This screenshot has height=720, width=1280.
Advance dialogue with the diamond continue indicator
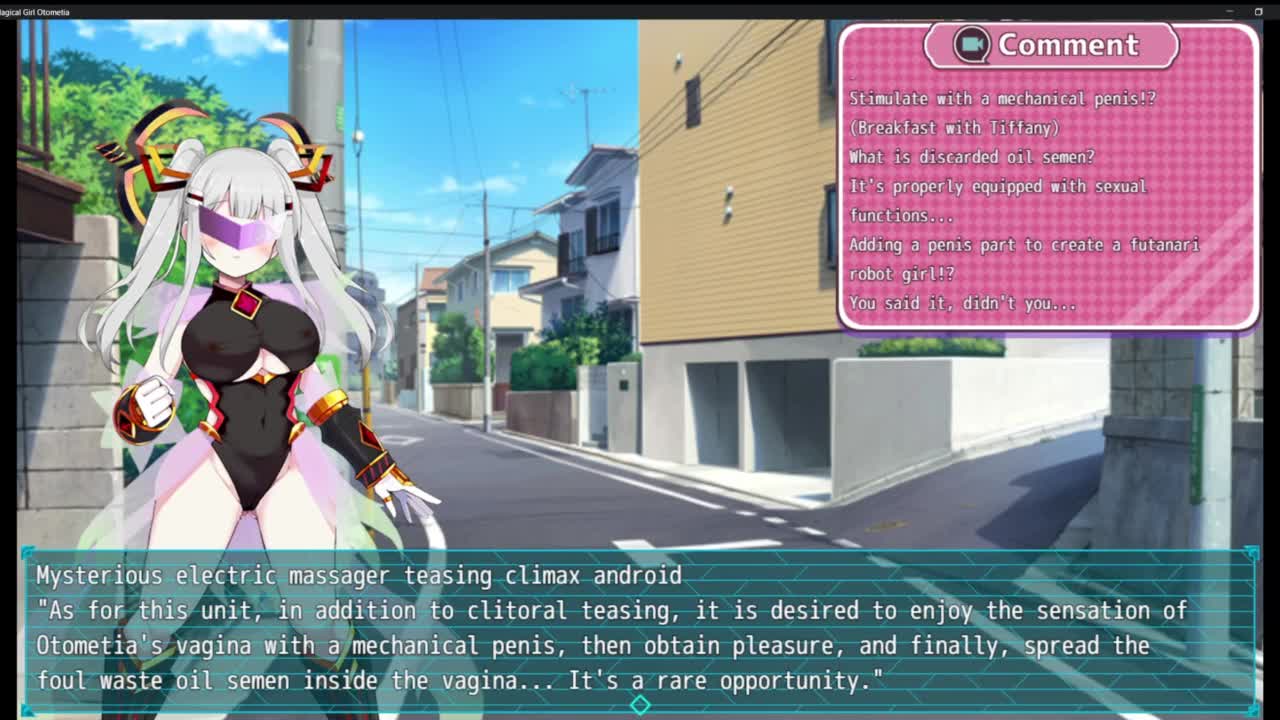click(640, 705)
